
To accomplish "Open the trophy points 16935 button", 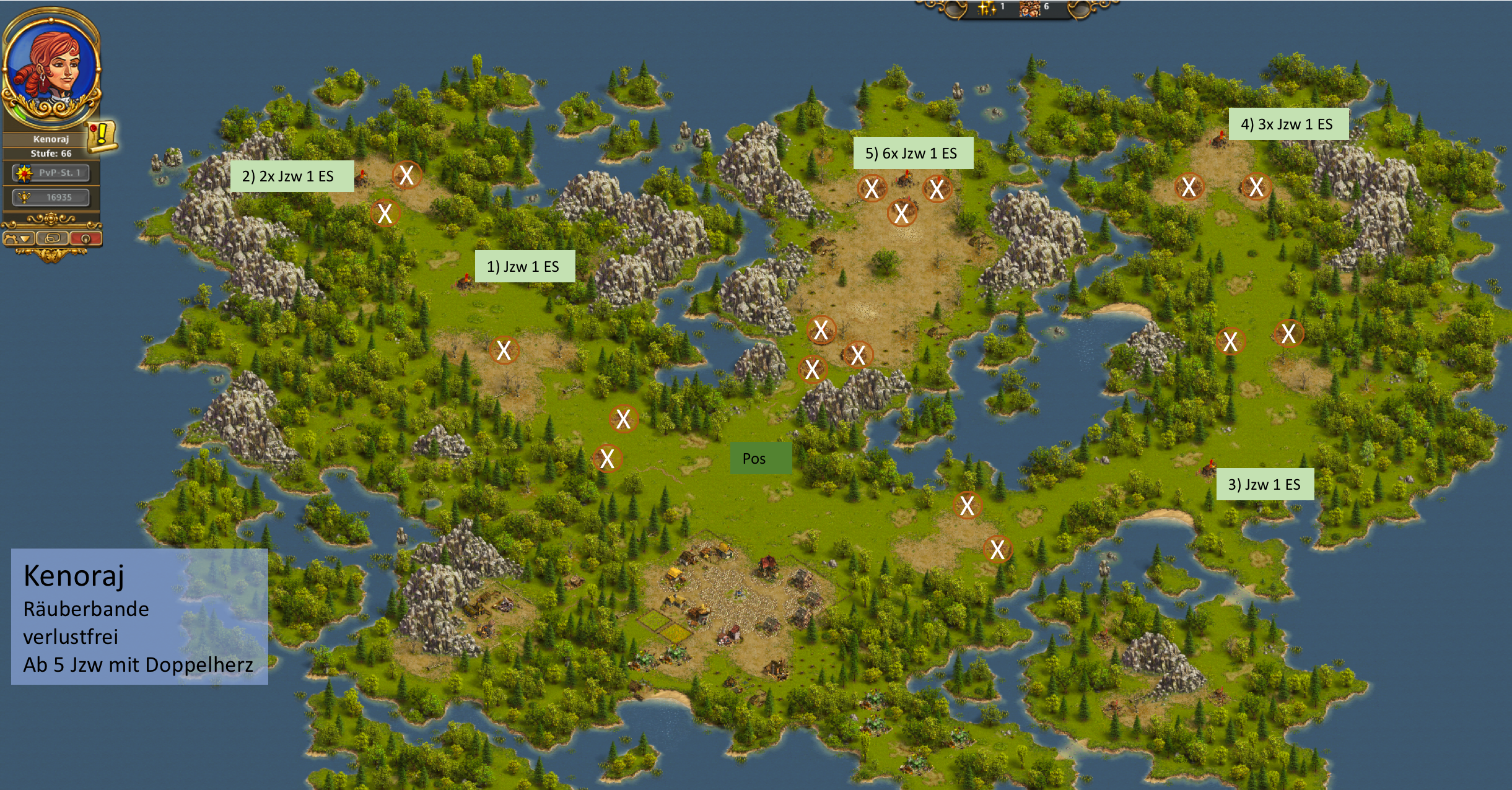I will click(x=51, y=197).
